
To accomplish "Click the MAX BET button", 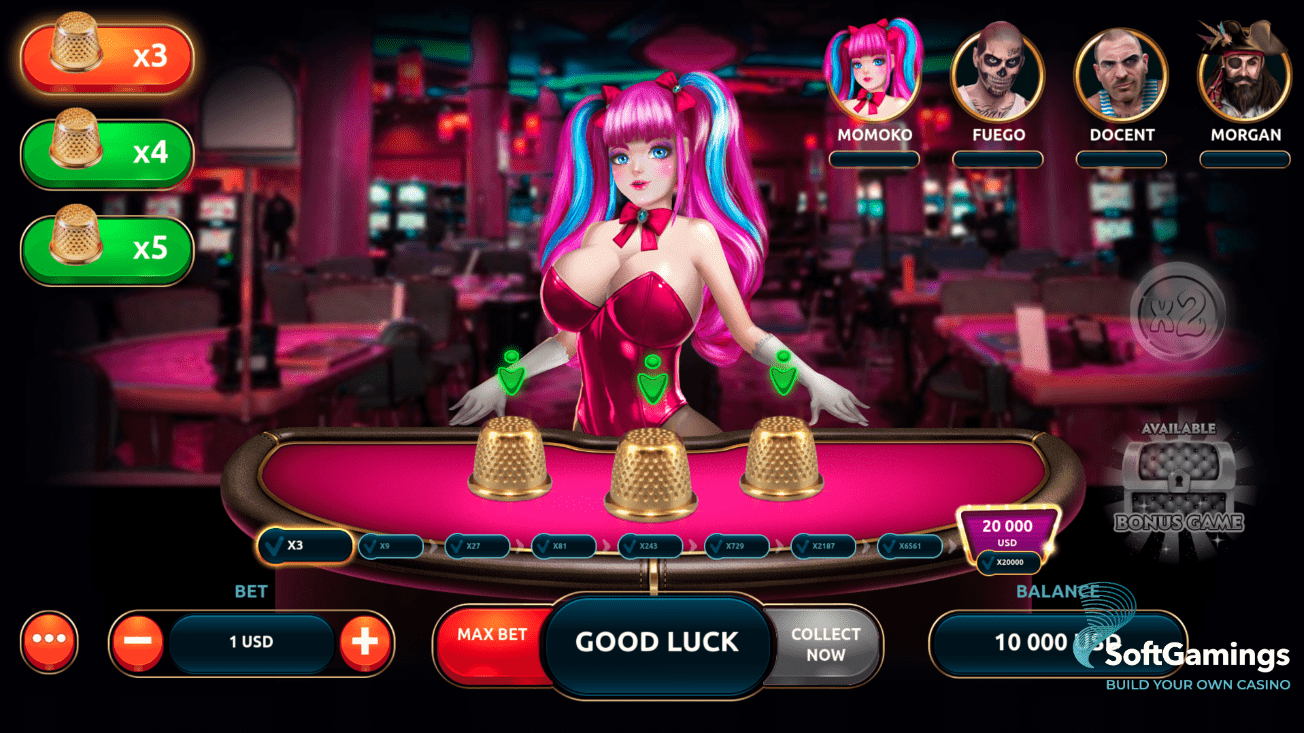I will 492,636.
